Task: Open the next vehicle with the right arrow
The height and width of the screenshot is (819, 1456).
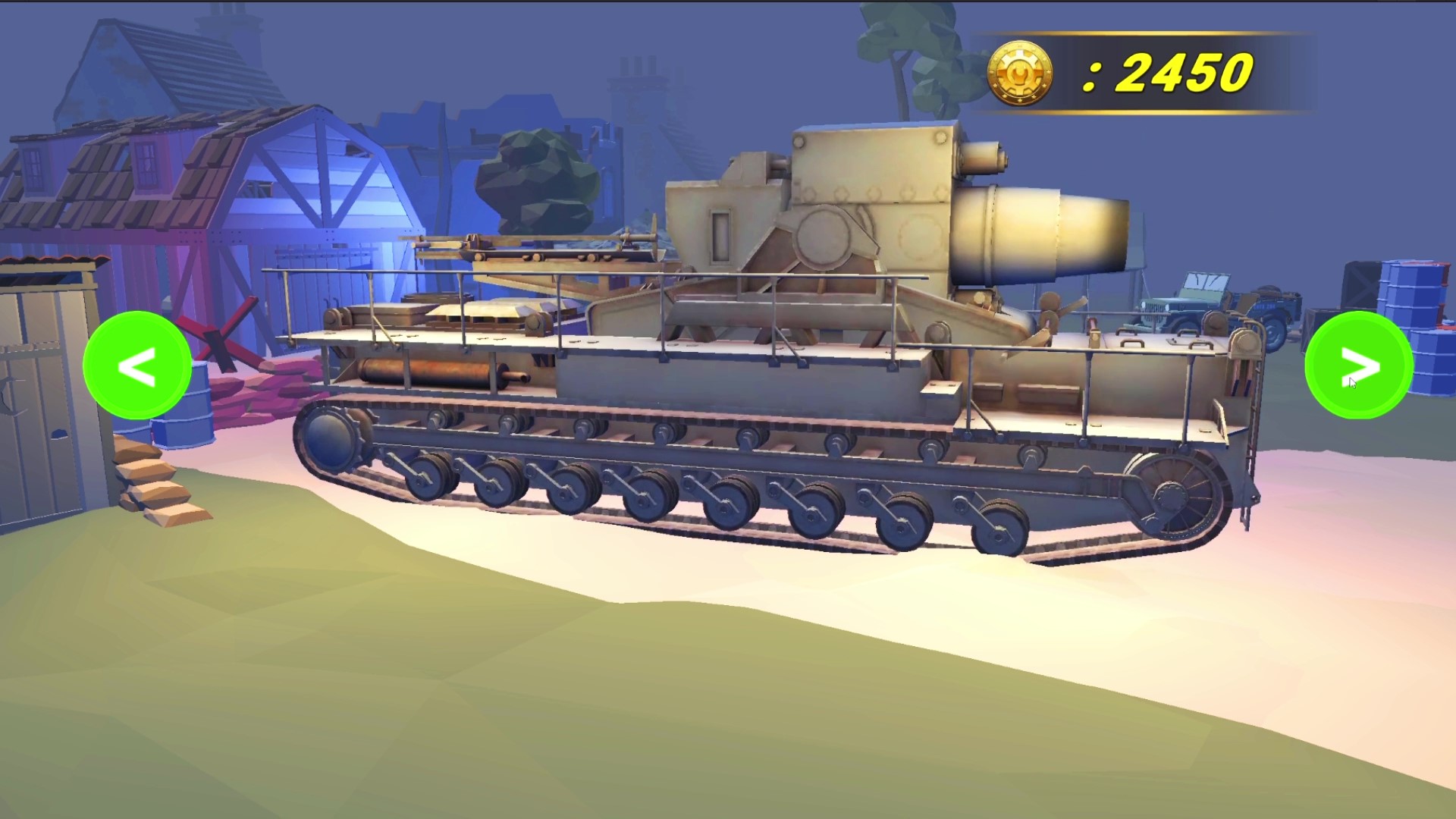Action: (1357, 366)
